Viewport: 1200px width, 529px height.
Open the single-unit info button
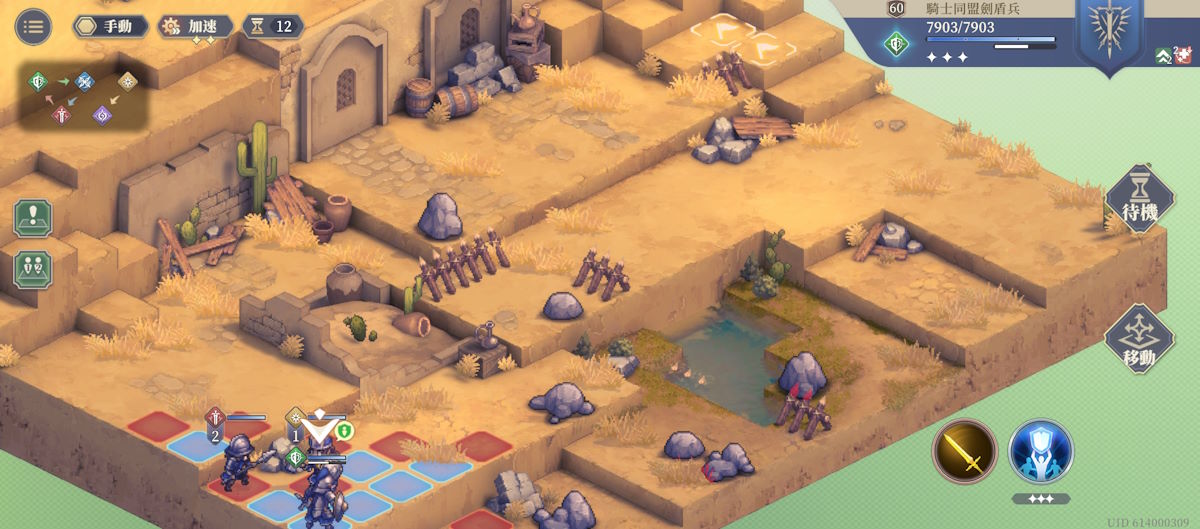click(33, 217)
